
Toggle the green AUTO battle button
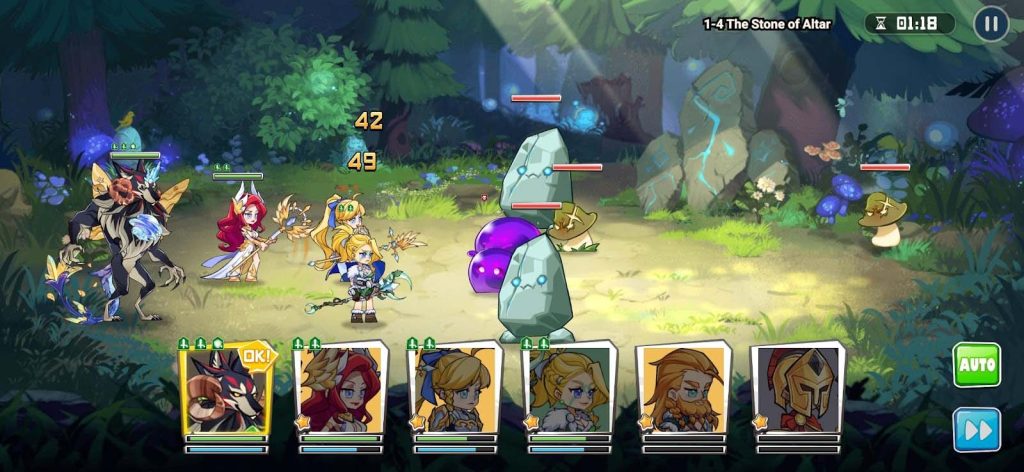(x=976, y=365)
